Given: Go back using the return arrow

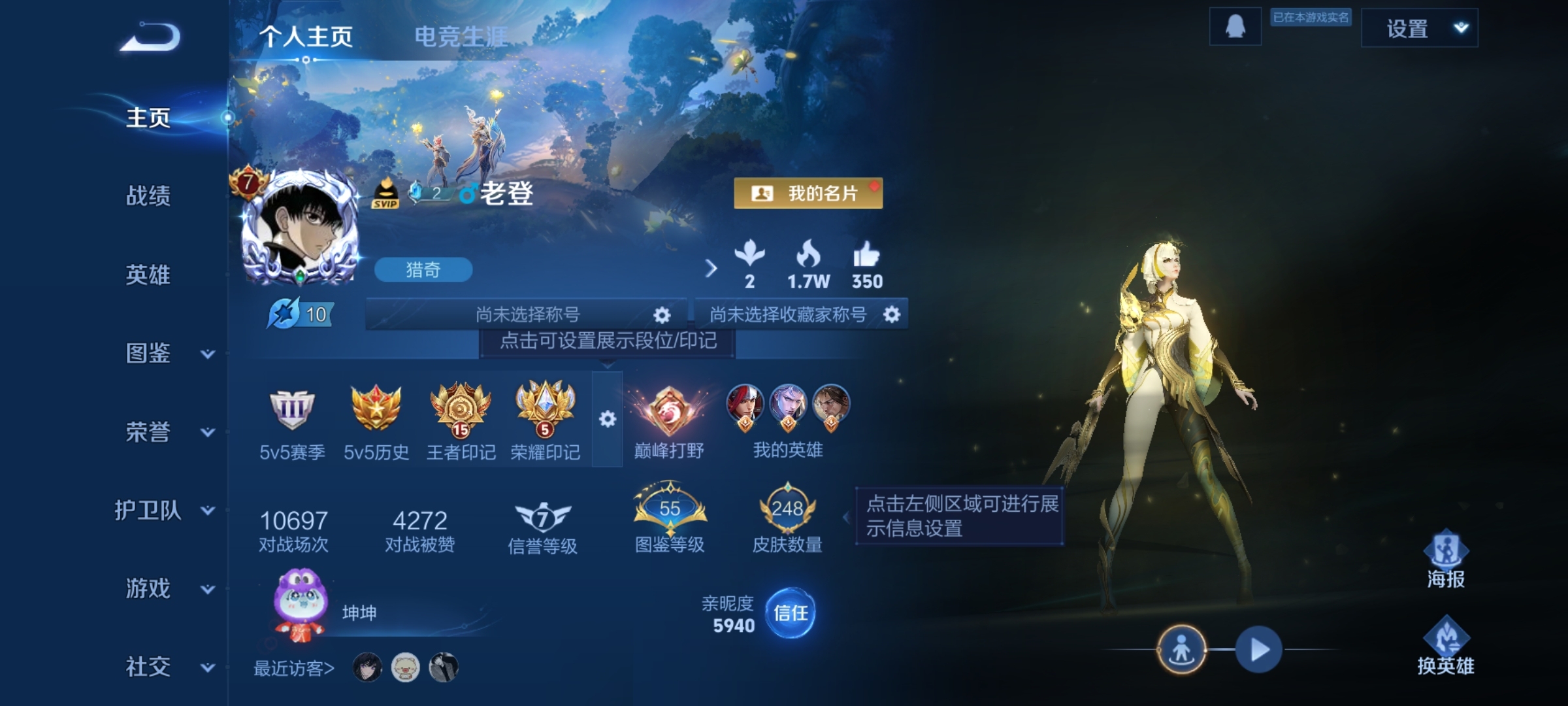Looking at the screenshot, I should tap(150, 37).
